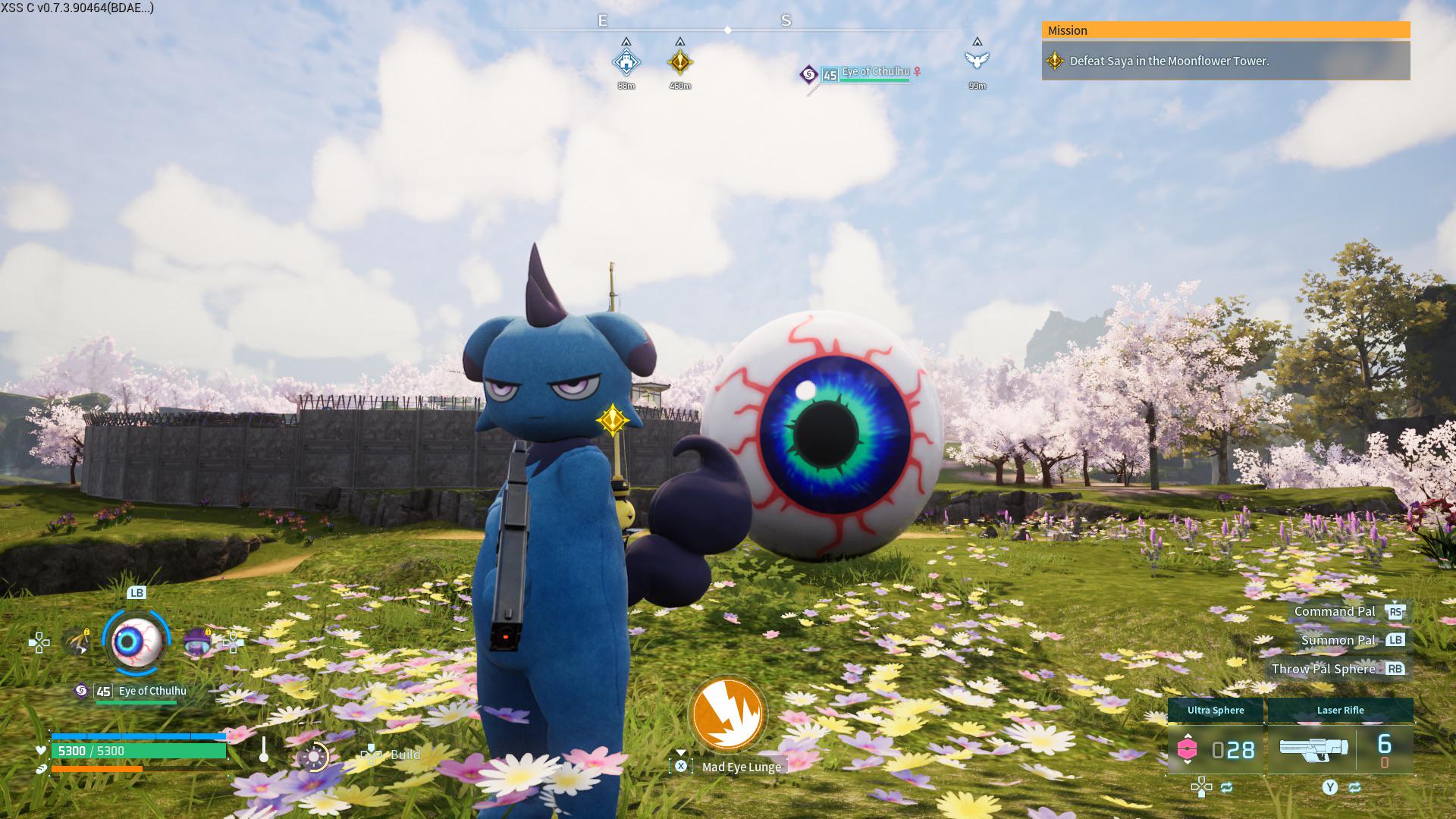1456x819 pixels.
Task: Click the blue base marker on compass
Action: pos(626,61)
